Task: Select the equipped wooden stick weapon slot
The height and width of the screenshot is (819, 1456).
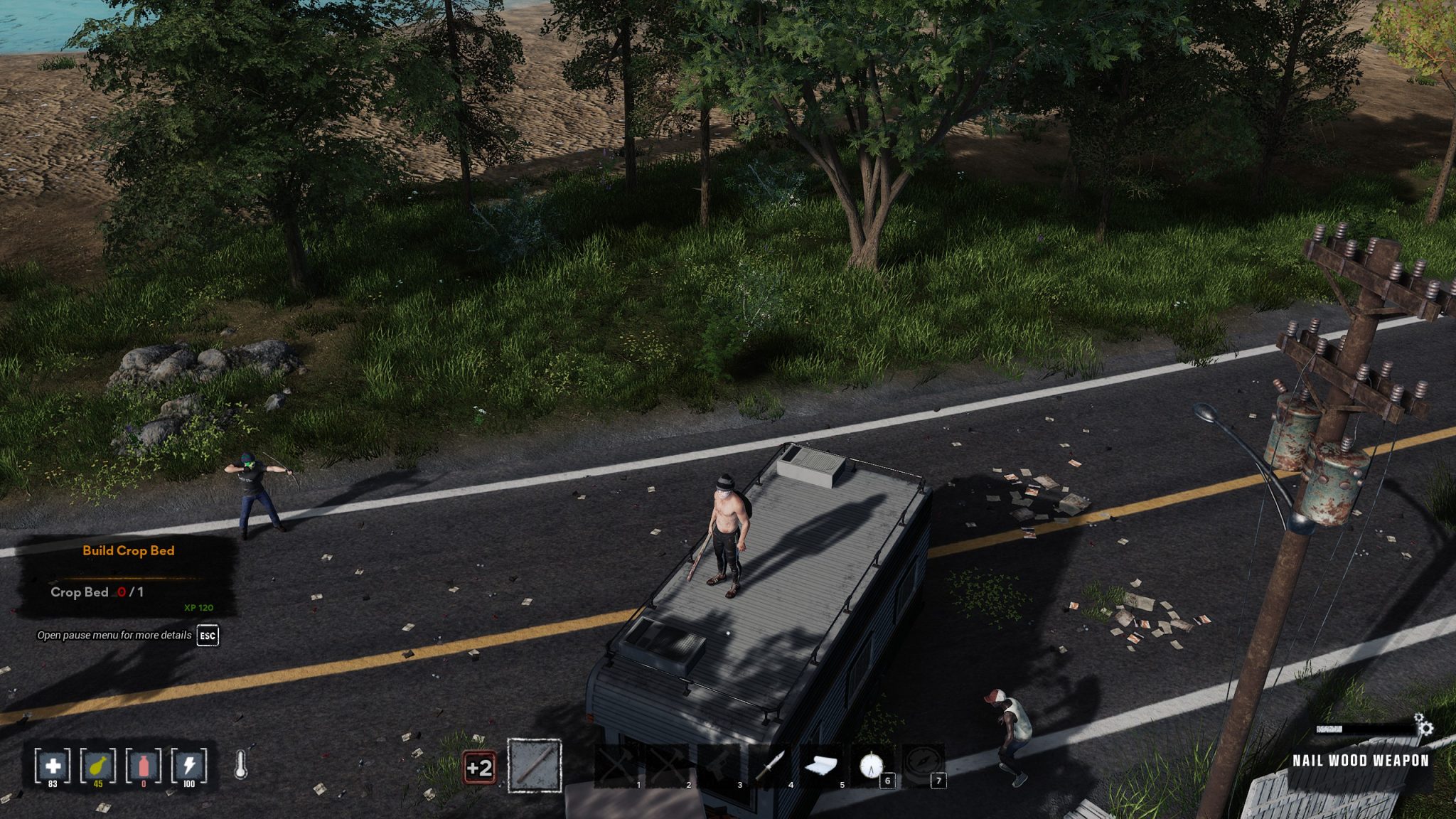Action: point(535,766)
